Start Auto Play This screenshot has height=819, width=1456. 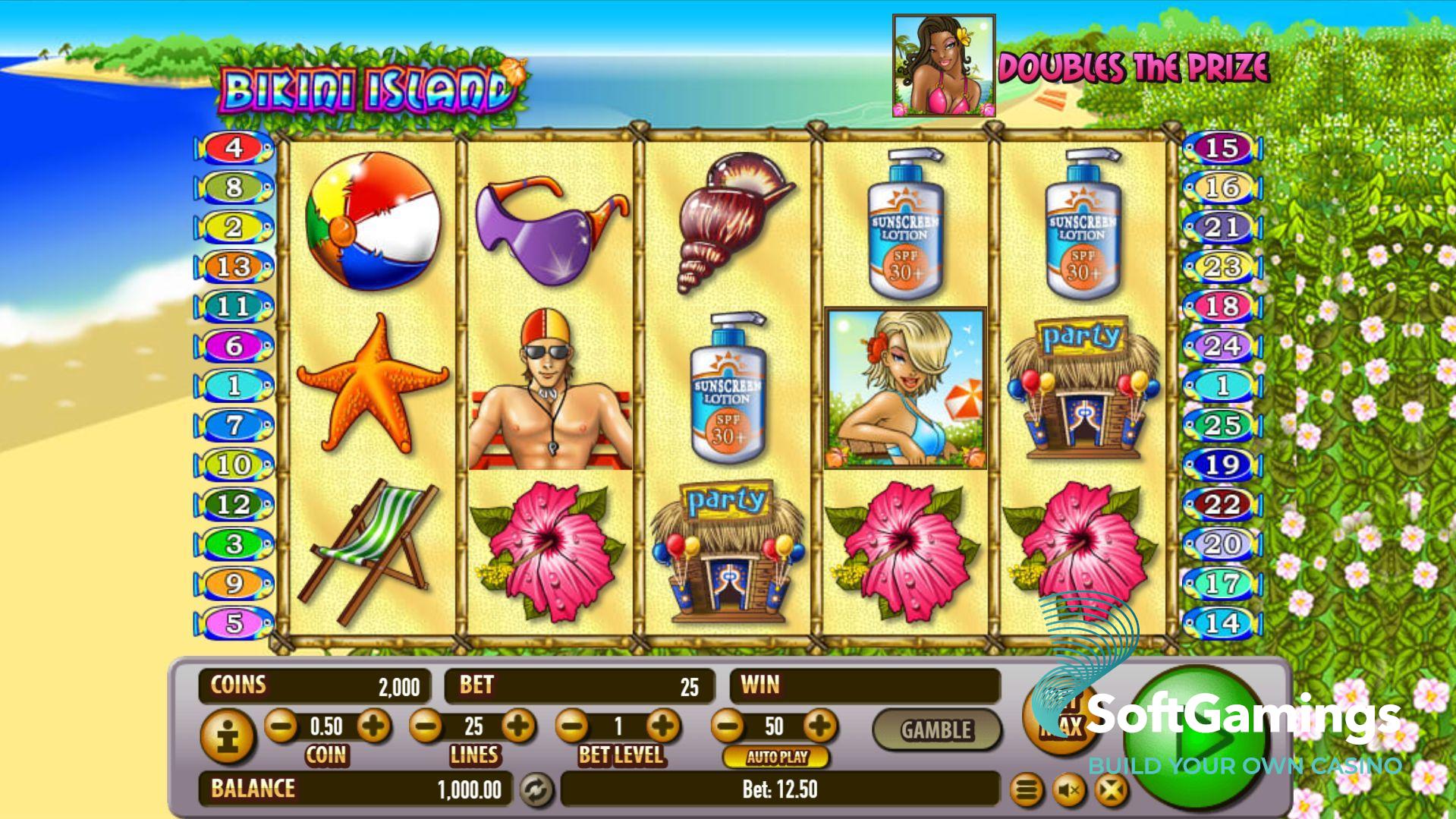click(776, 757)
